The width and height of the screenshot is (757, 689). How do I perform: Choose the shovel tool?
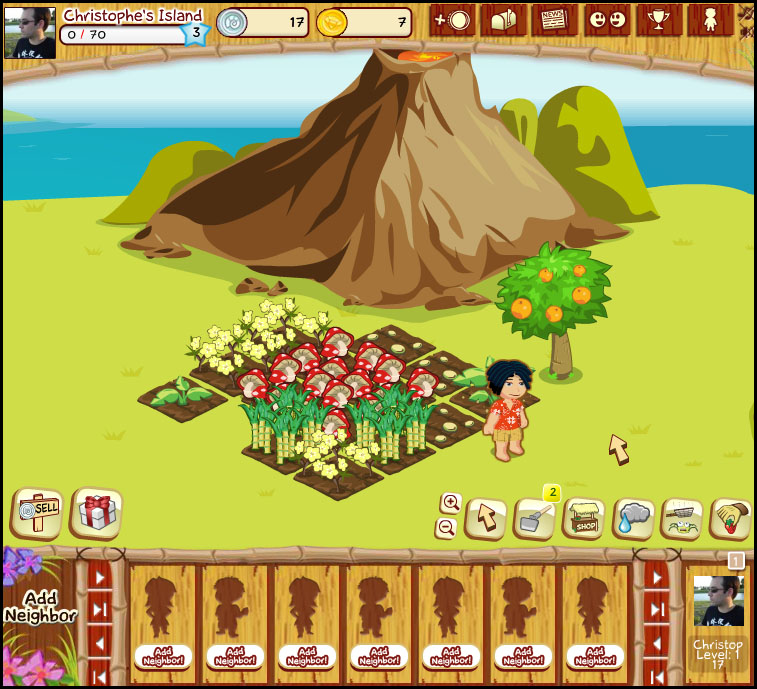coord(535,519)
